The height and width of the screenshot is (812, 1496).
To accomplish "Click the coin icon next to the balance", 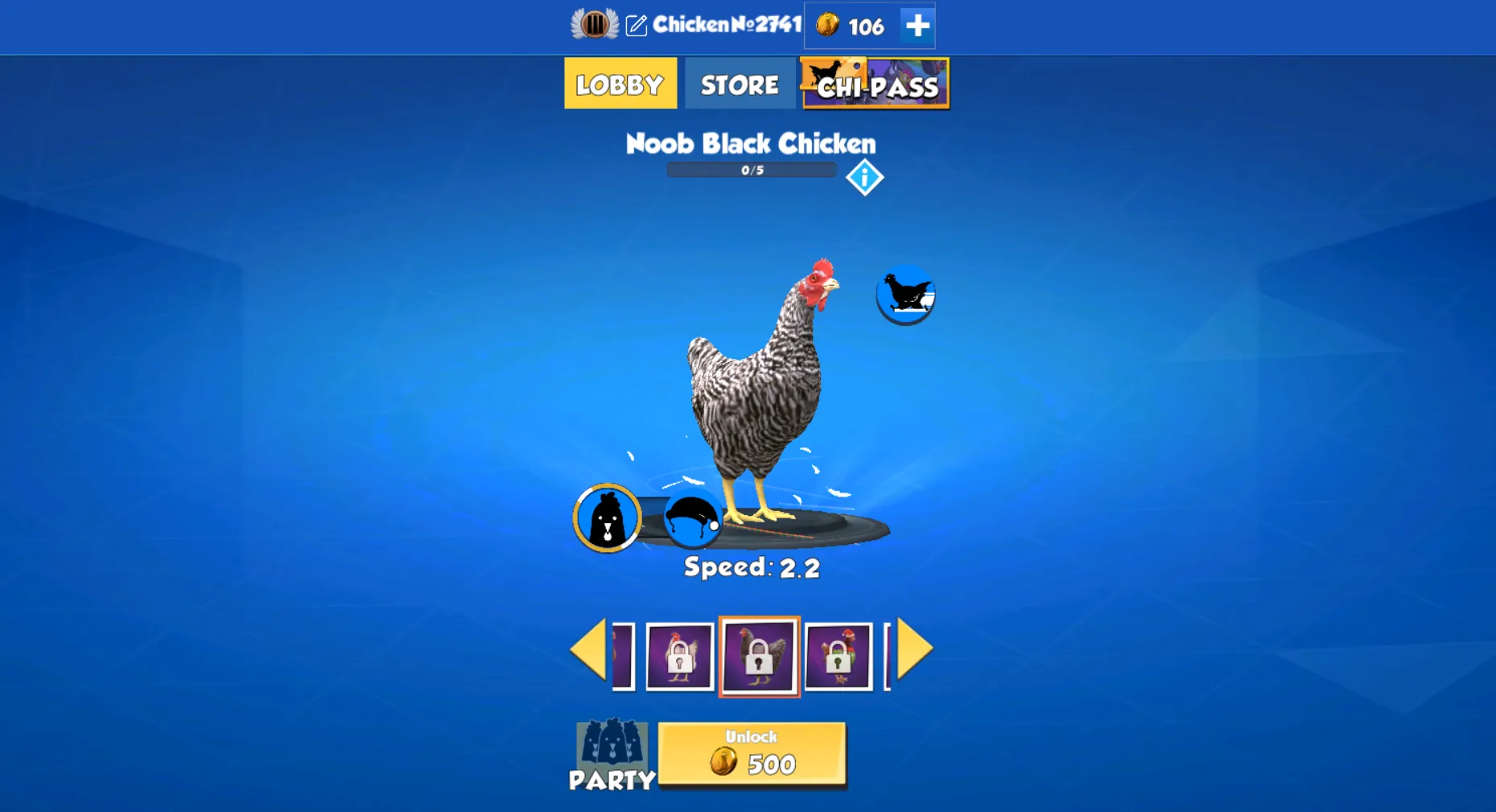I will coord(826,27).
